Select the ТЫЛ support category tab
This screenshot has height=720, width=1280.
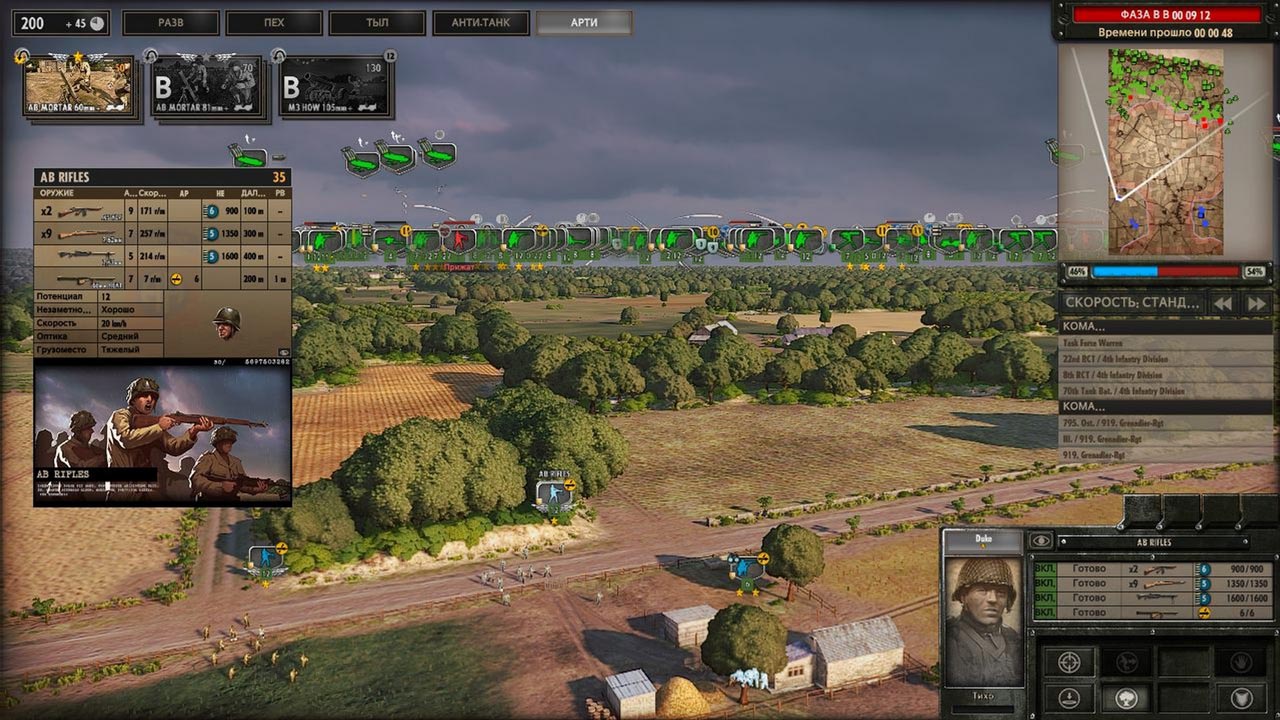click(377, 23)
